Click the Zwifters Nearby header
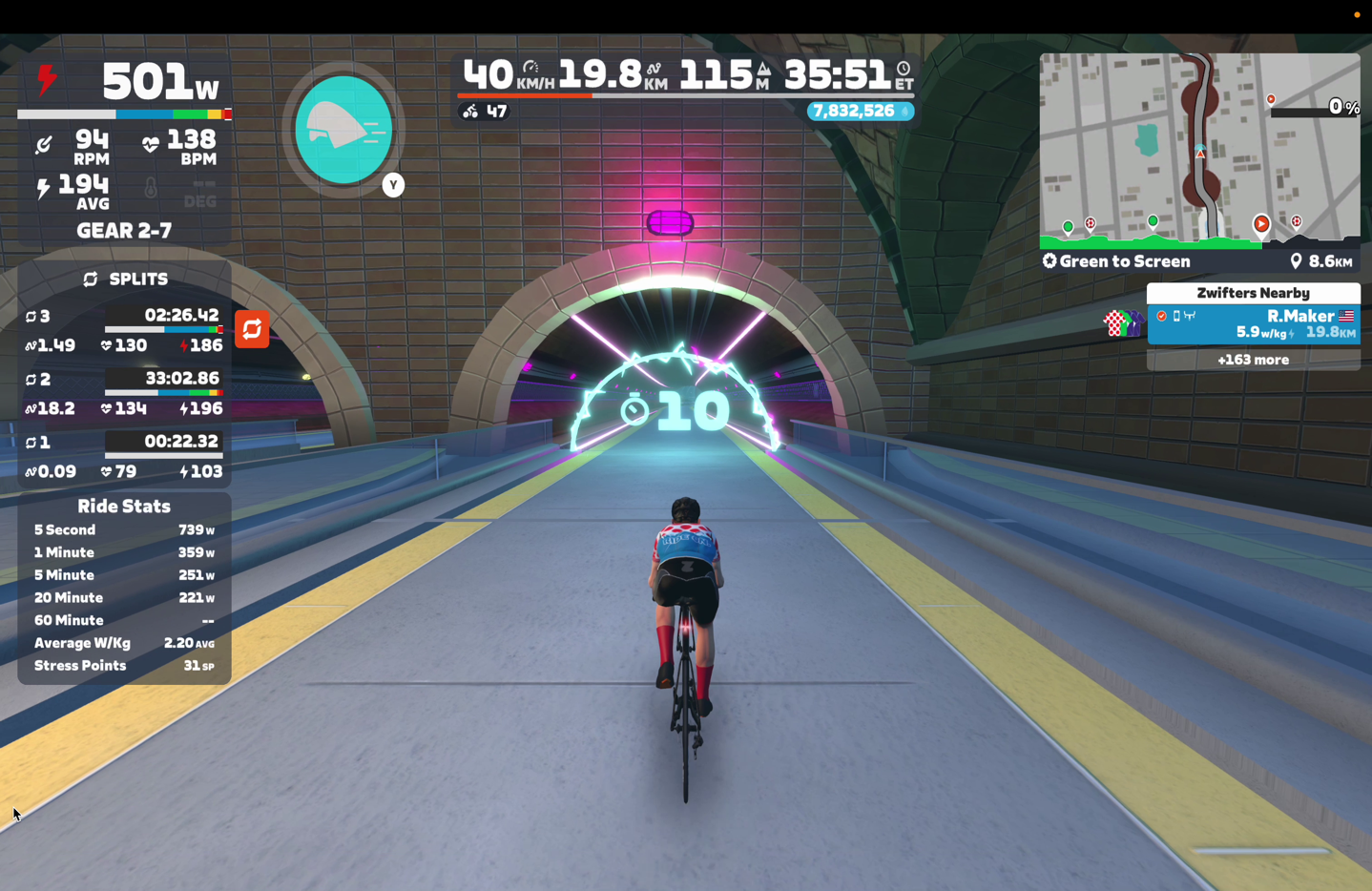 point(1253,293)
